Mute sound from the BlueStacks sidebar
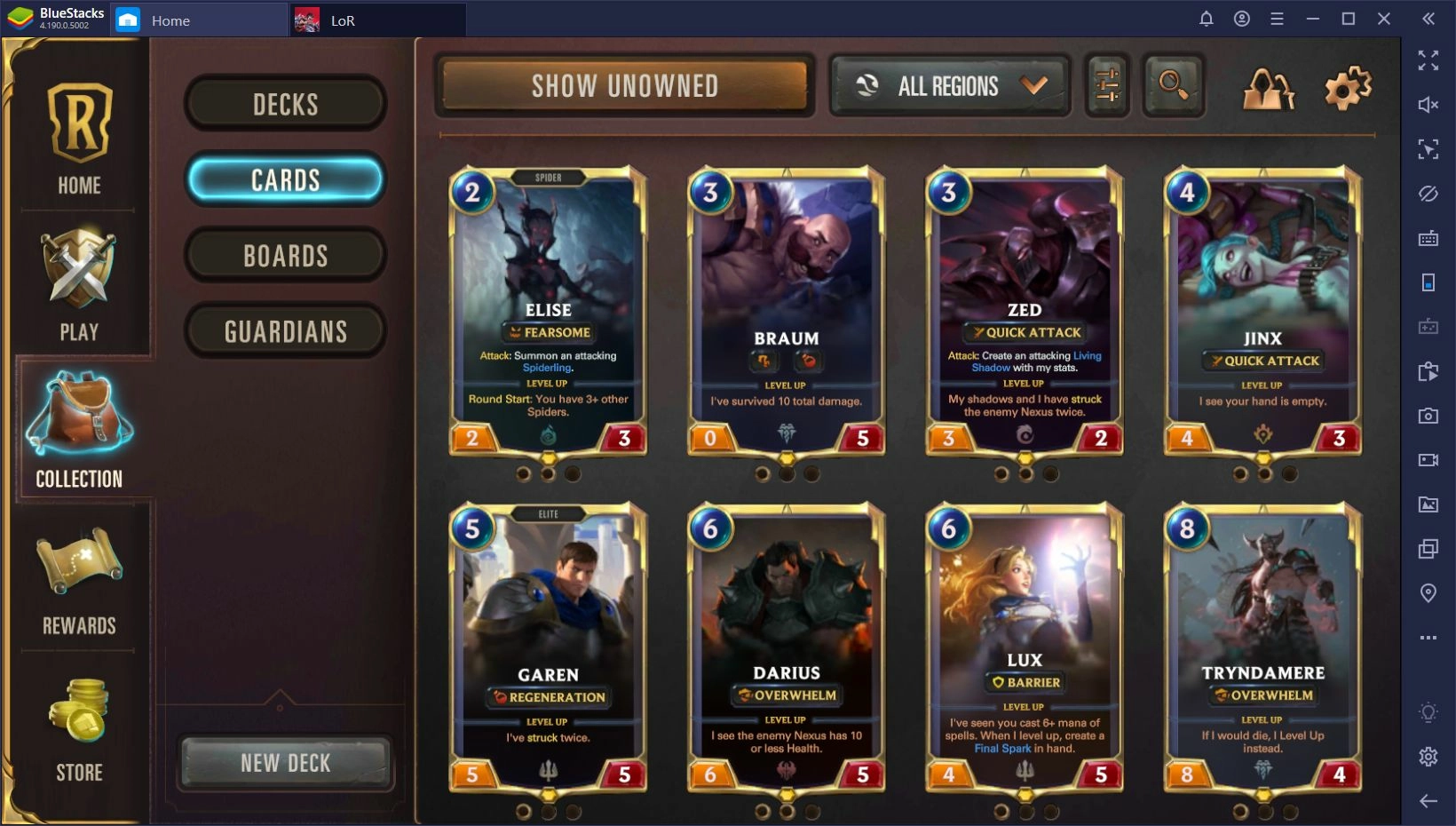Viewport: 1456px width, 826px height. 1428,104
